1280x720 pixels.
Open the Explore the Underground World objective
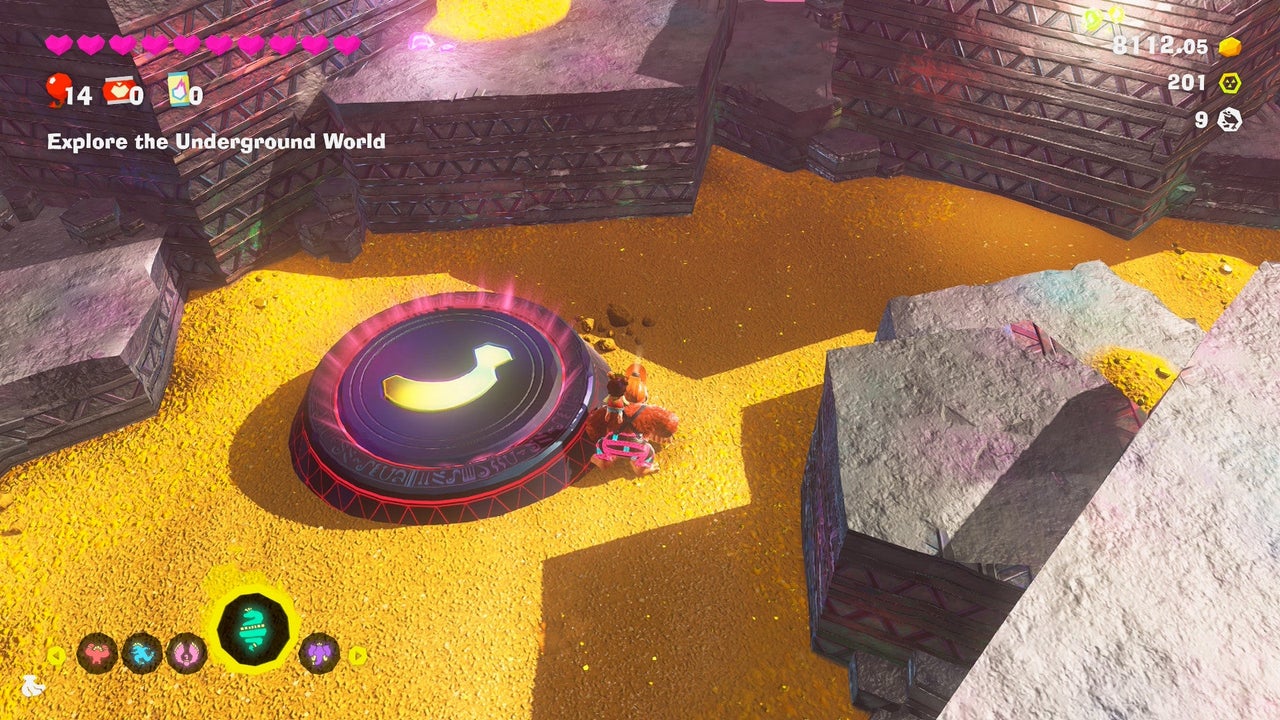coord(216,142)
